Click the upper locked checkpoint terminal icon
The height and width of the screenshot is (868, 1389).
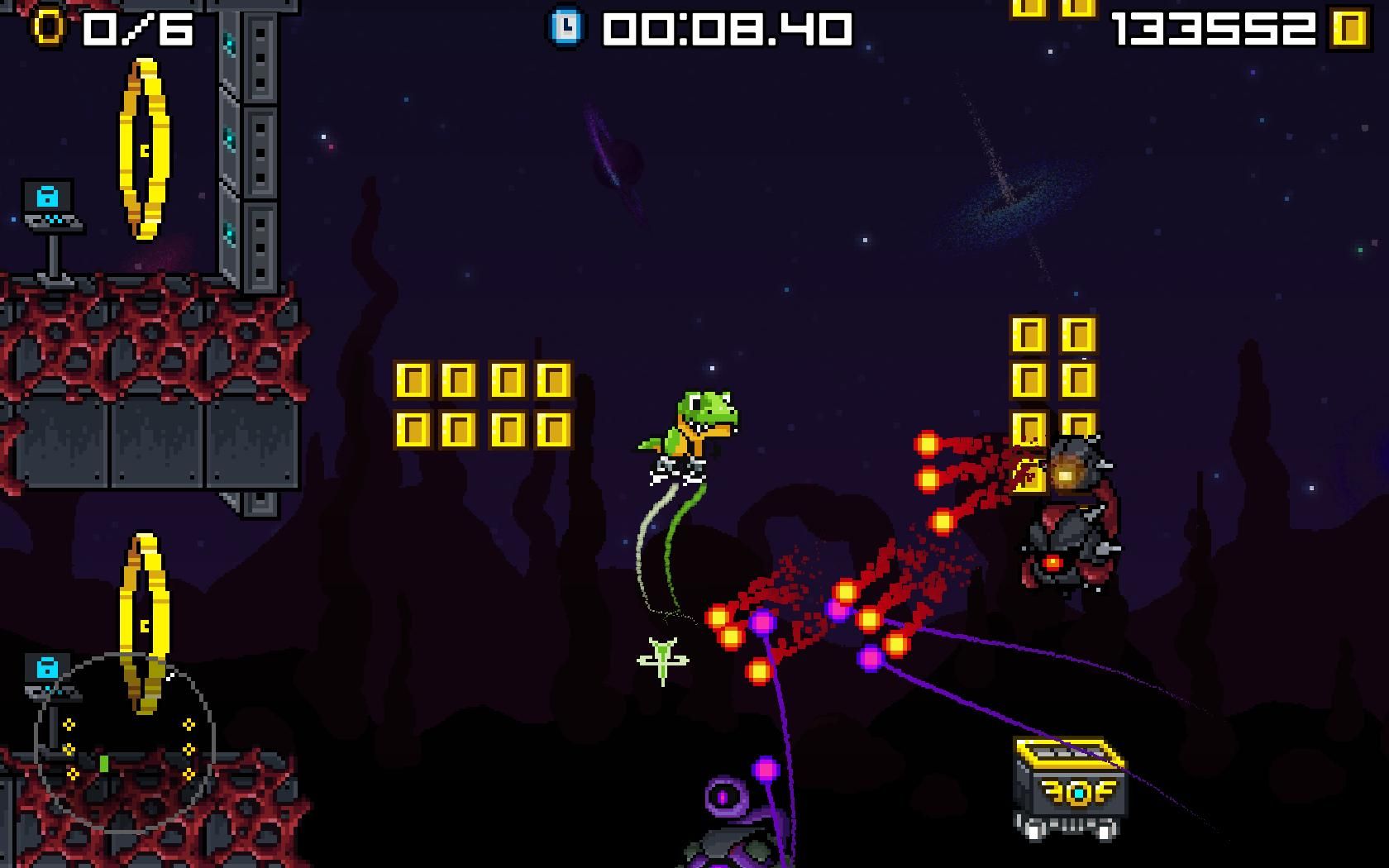pyautogui.click(x=47, y=197)
